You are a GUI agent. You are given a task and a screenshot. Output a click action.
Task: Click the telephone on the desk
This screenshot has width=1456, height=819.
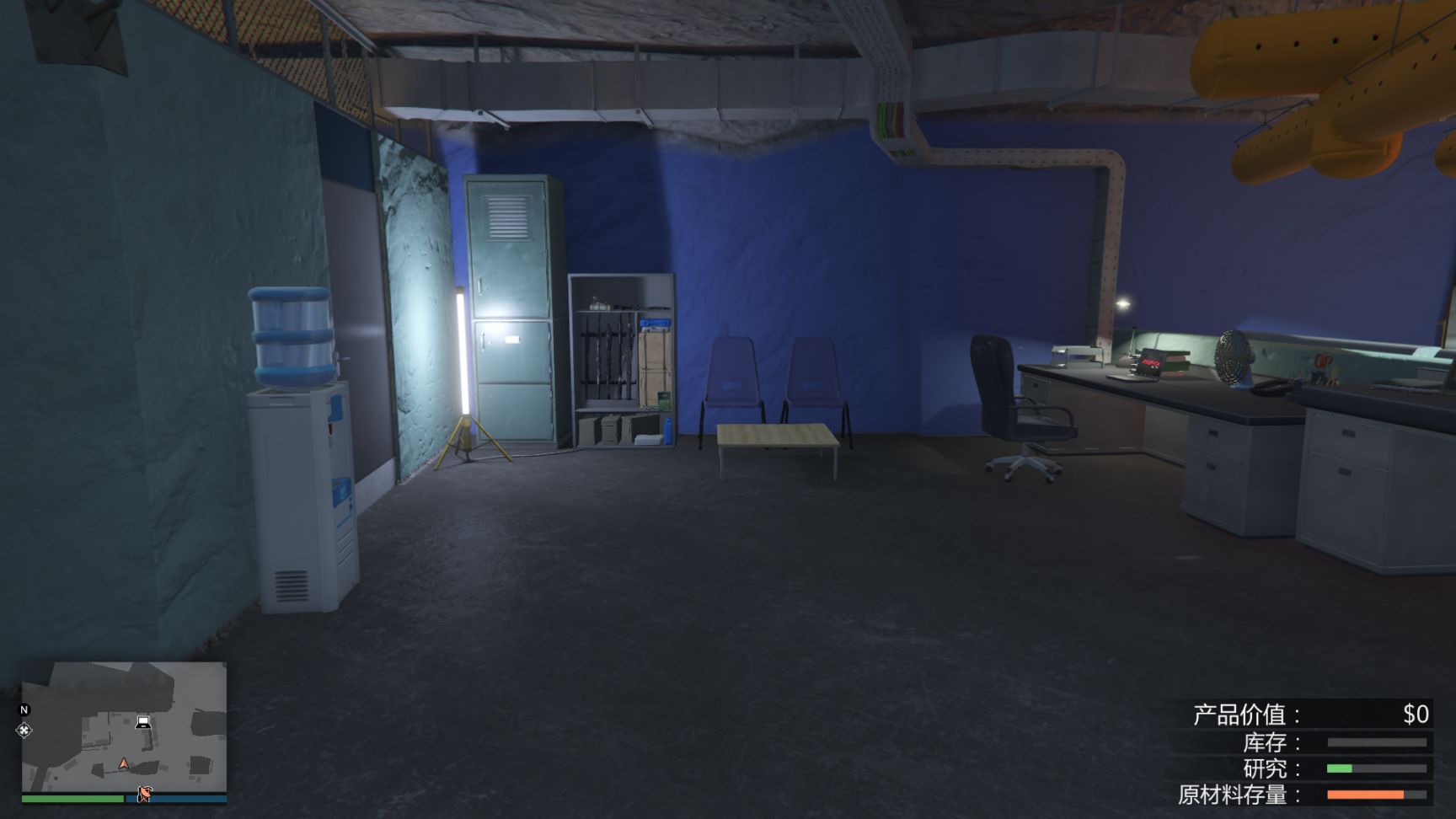[x=1272, y=386]
